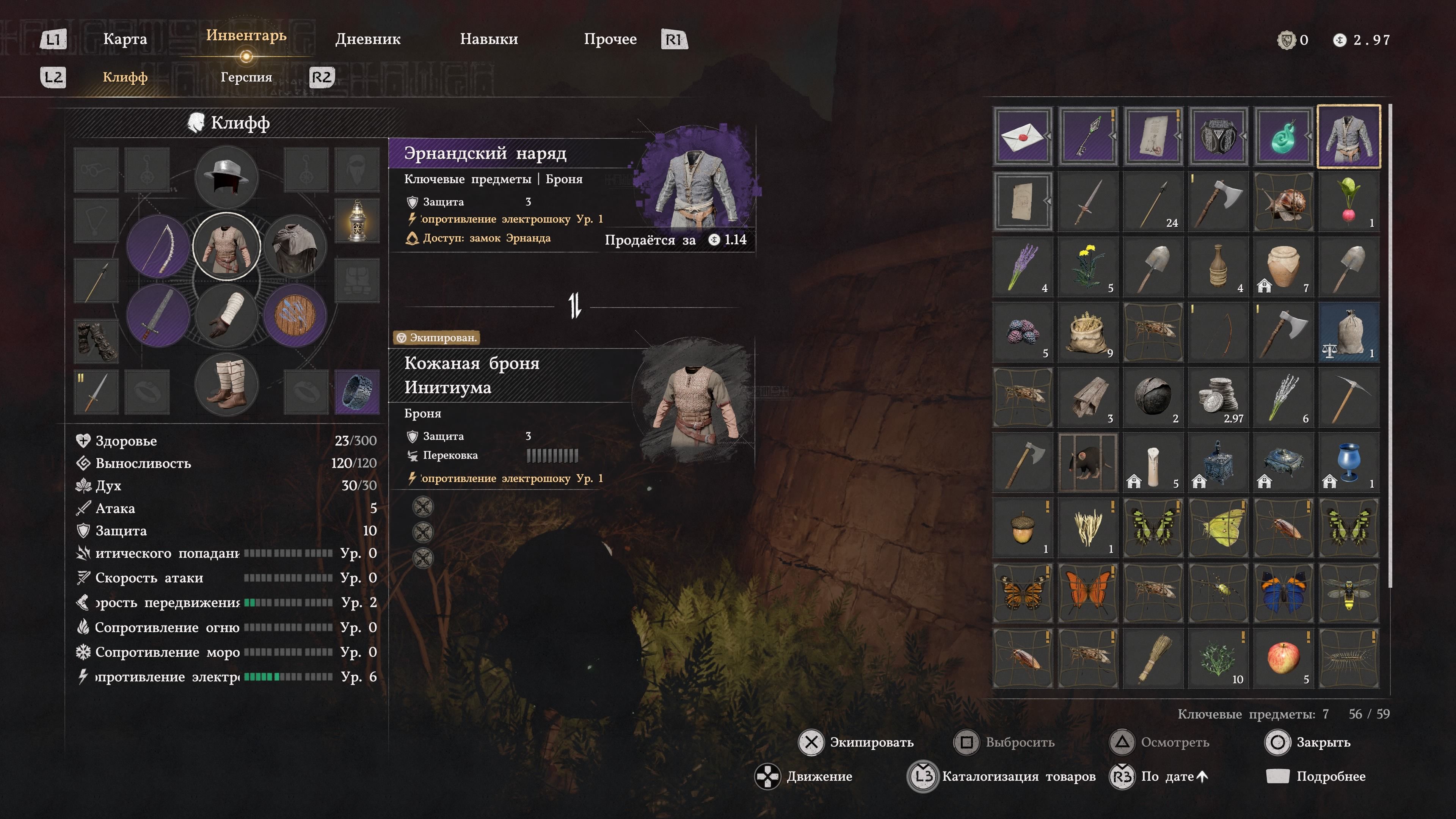Select the Прочее tab

(610, 39)
